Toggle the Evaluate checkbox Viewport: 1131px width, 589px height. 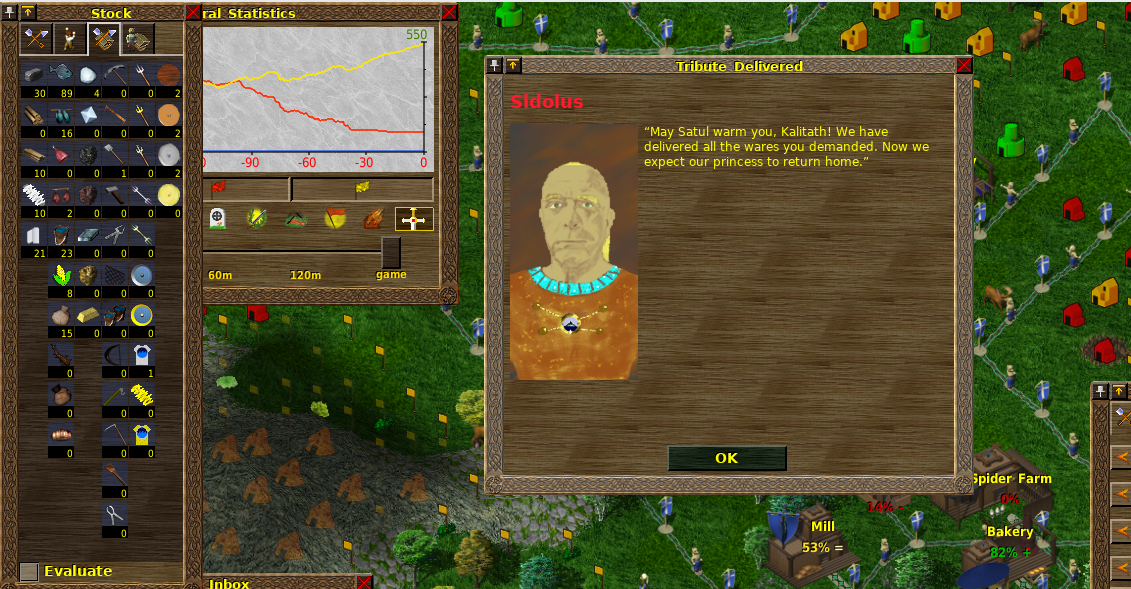click(29, 571)
